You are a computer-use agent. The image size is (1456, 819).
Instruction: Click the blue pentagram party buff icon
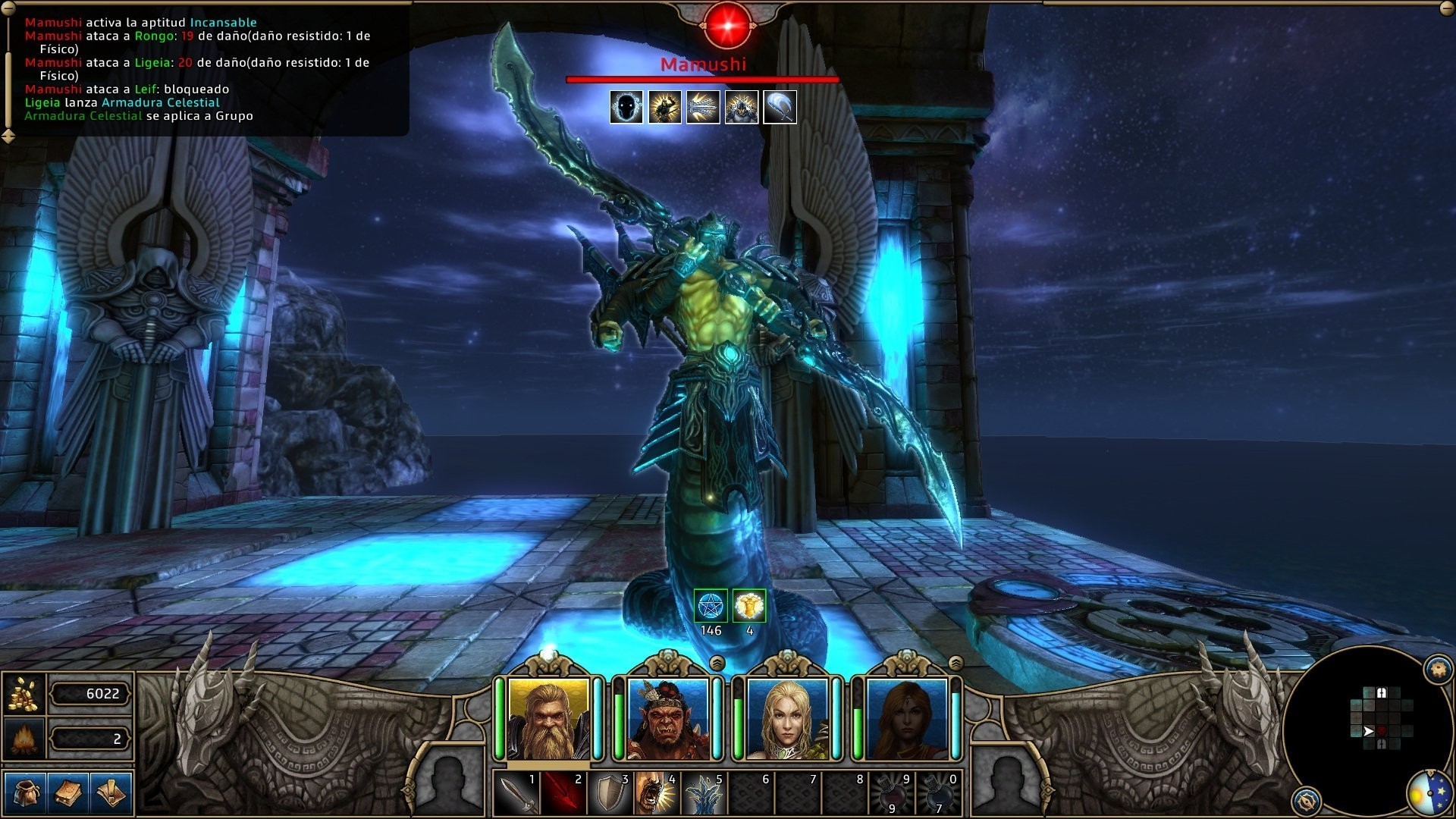[711, 606]
